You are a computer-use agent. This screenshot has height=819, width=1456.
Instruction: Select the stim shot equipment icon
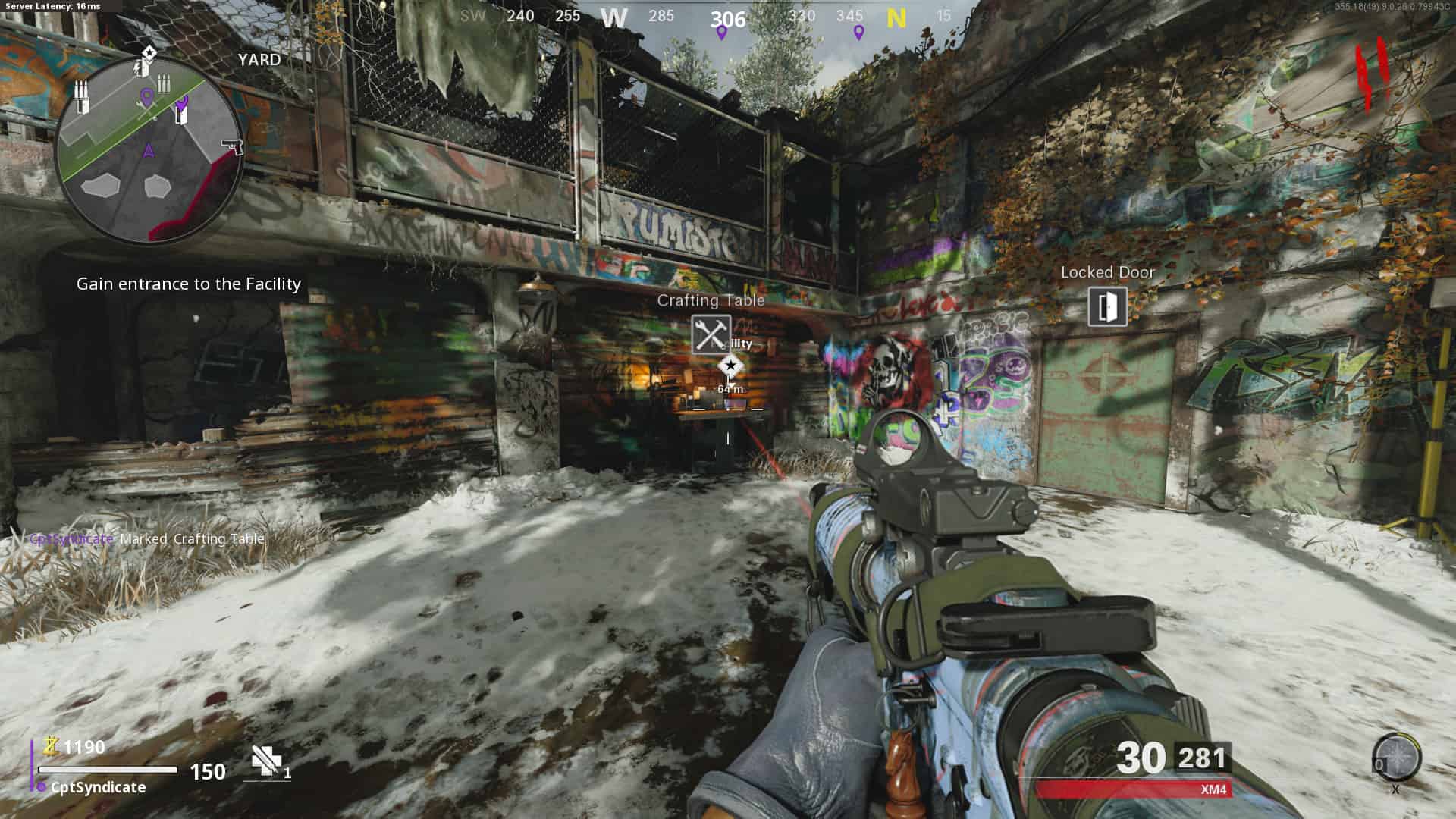pyautogui.click(x=266, y=761)
